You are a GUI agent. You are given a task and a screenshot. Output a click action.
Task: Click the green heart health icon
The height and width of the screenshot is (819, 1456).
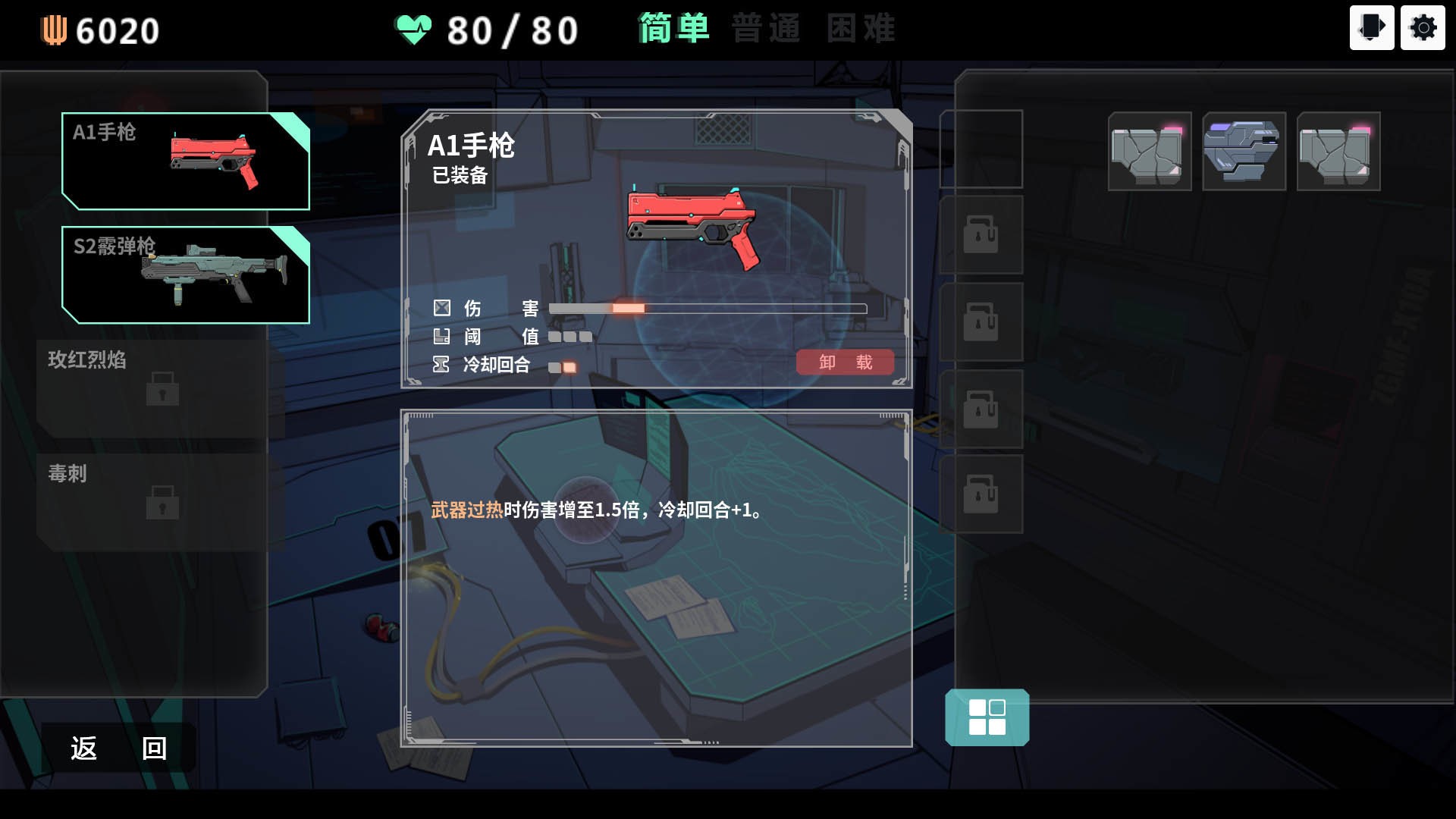(x=412, y=29)
